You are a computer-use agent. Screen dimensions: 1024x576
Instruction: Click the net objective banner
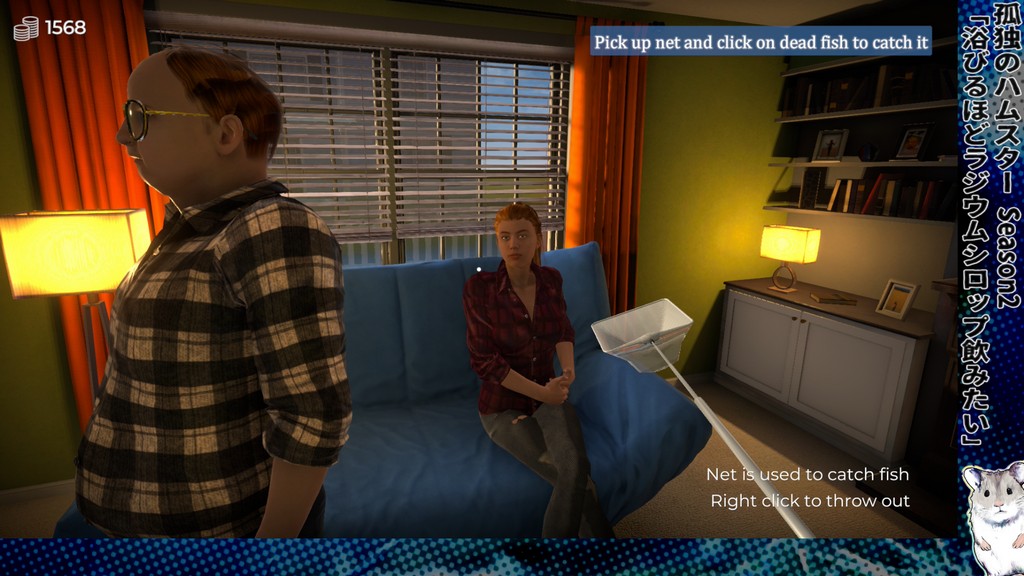(x=761, y=43)
